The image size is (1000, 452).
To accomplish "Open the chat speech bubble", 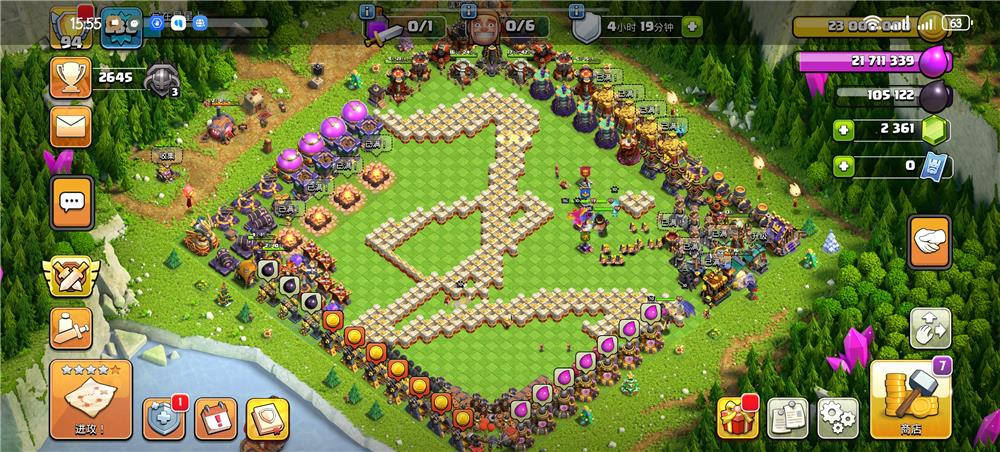I will (71, 203).
